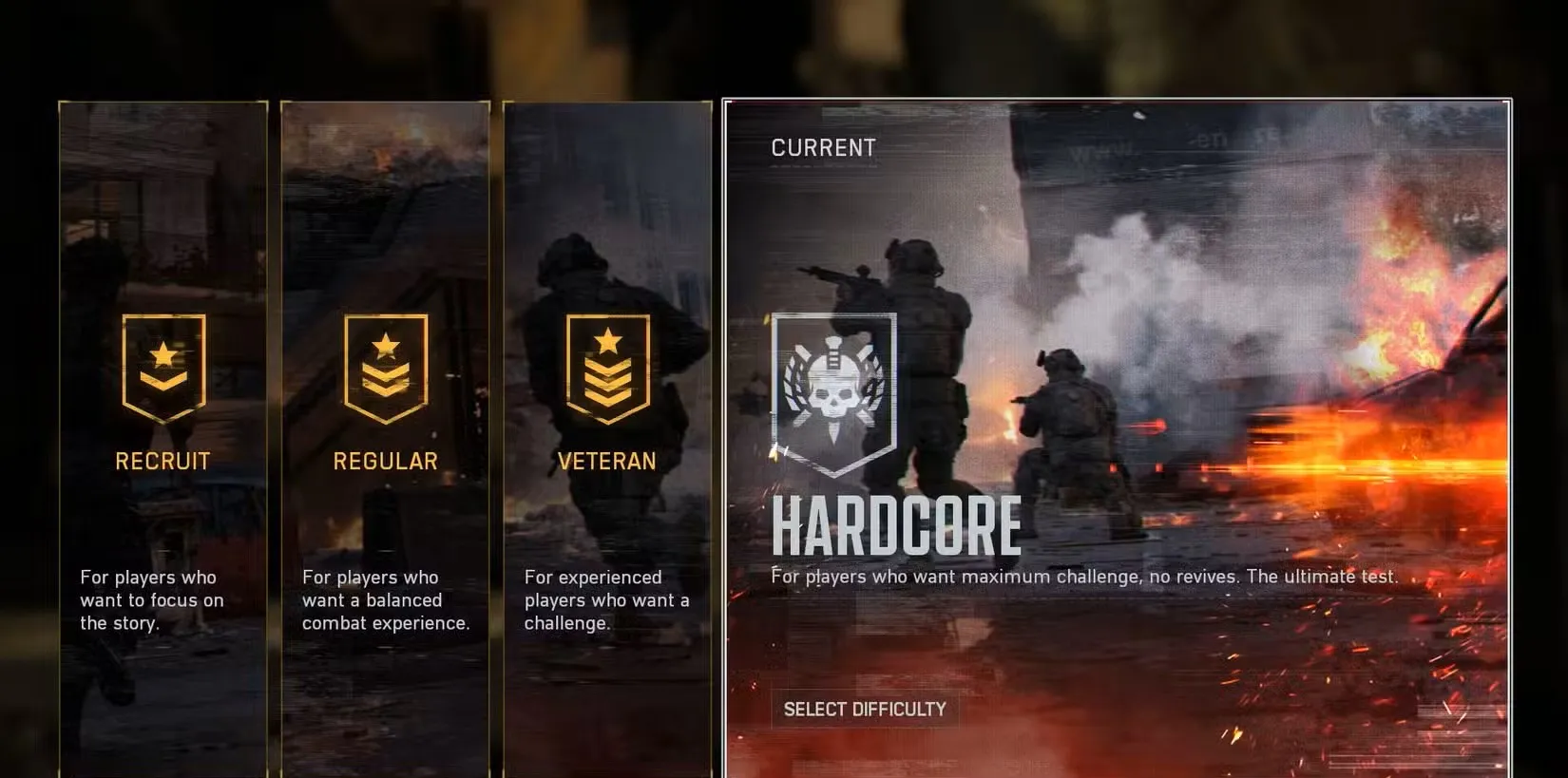The image size is (1568, 778).
Task: Click the highlighted Hardcore panel border
Action: [1117, 96]
